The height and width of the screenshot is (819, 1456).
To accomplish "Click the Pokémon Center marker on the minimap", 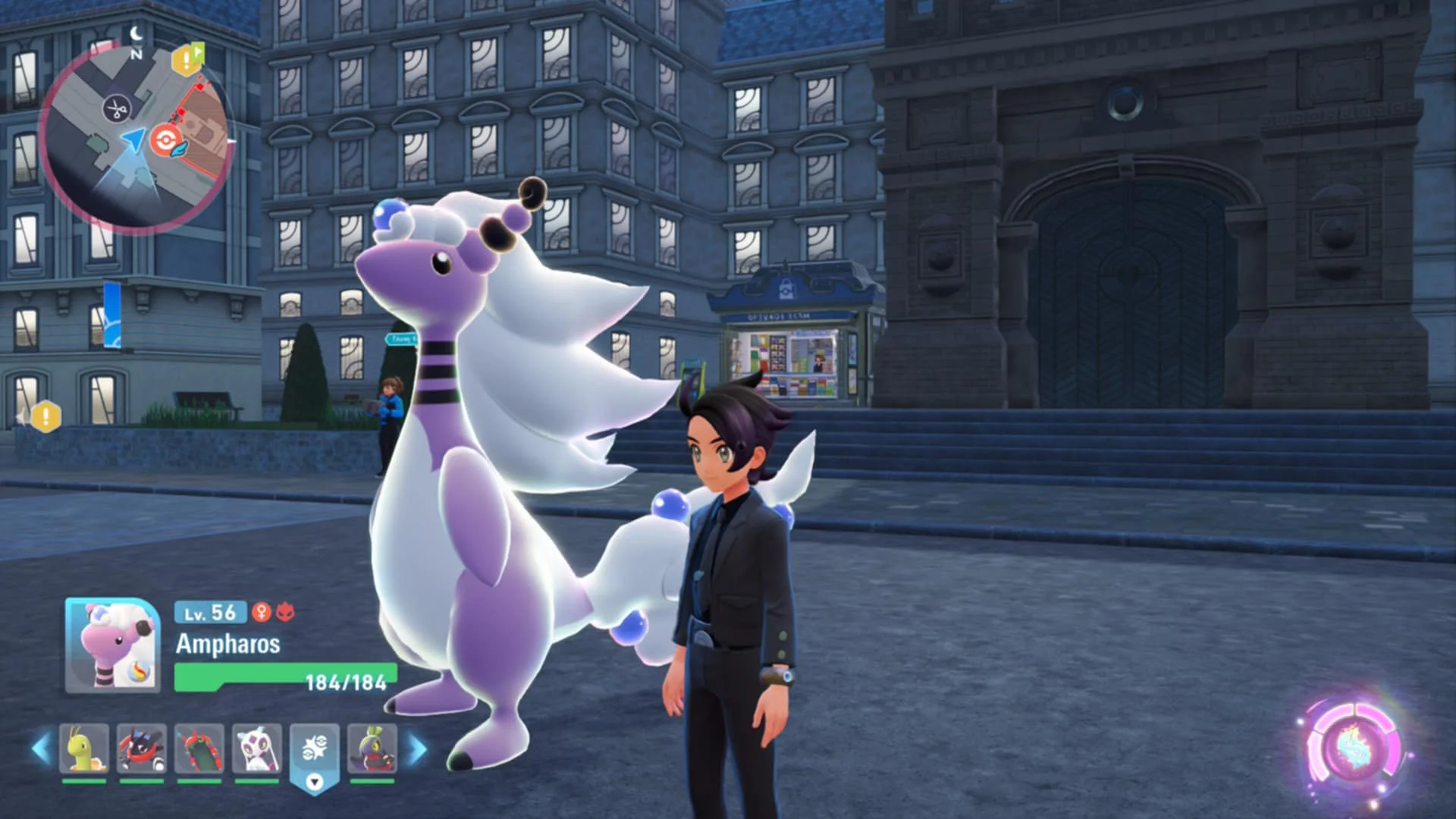I will coord(165,140).
